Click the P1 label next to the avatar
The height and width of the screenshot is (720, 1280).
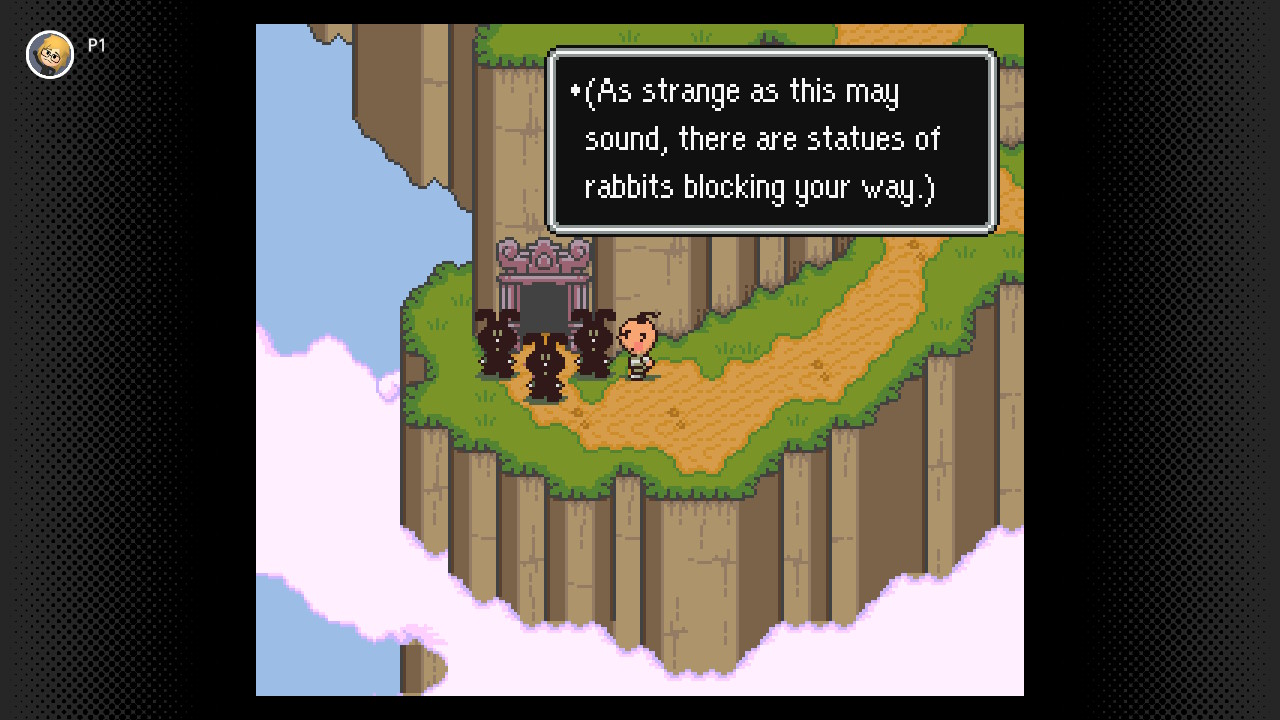97,44
